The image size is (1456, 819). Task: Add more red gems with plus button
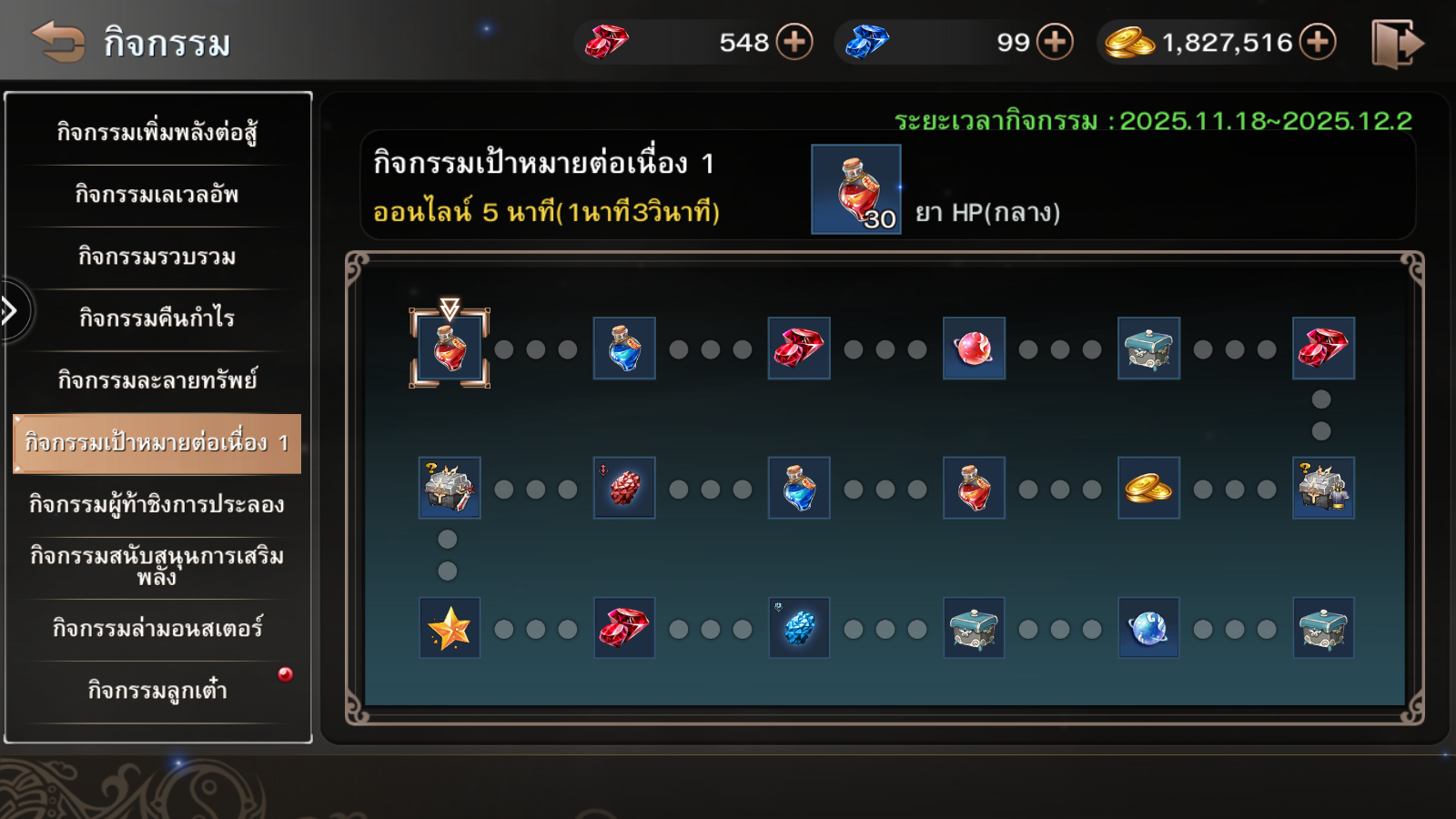point(794,42)
